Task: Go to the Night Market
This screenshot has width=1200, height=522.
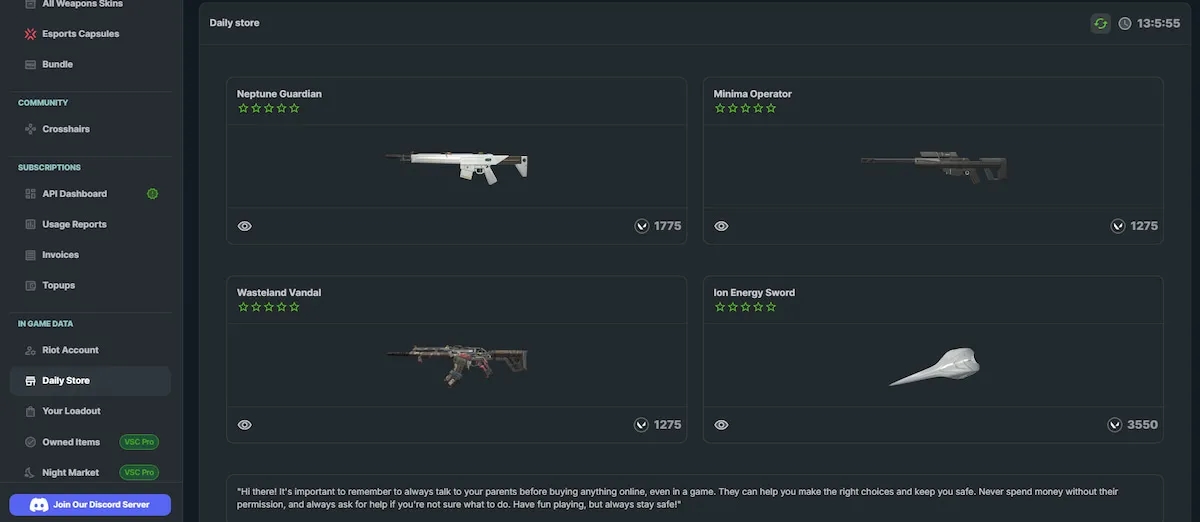Action: click(70, 472)
